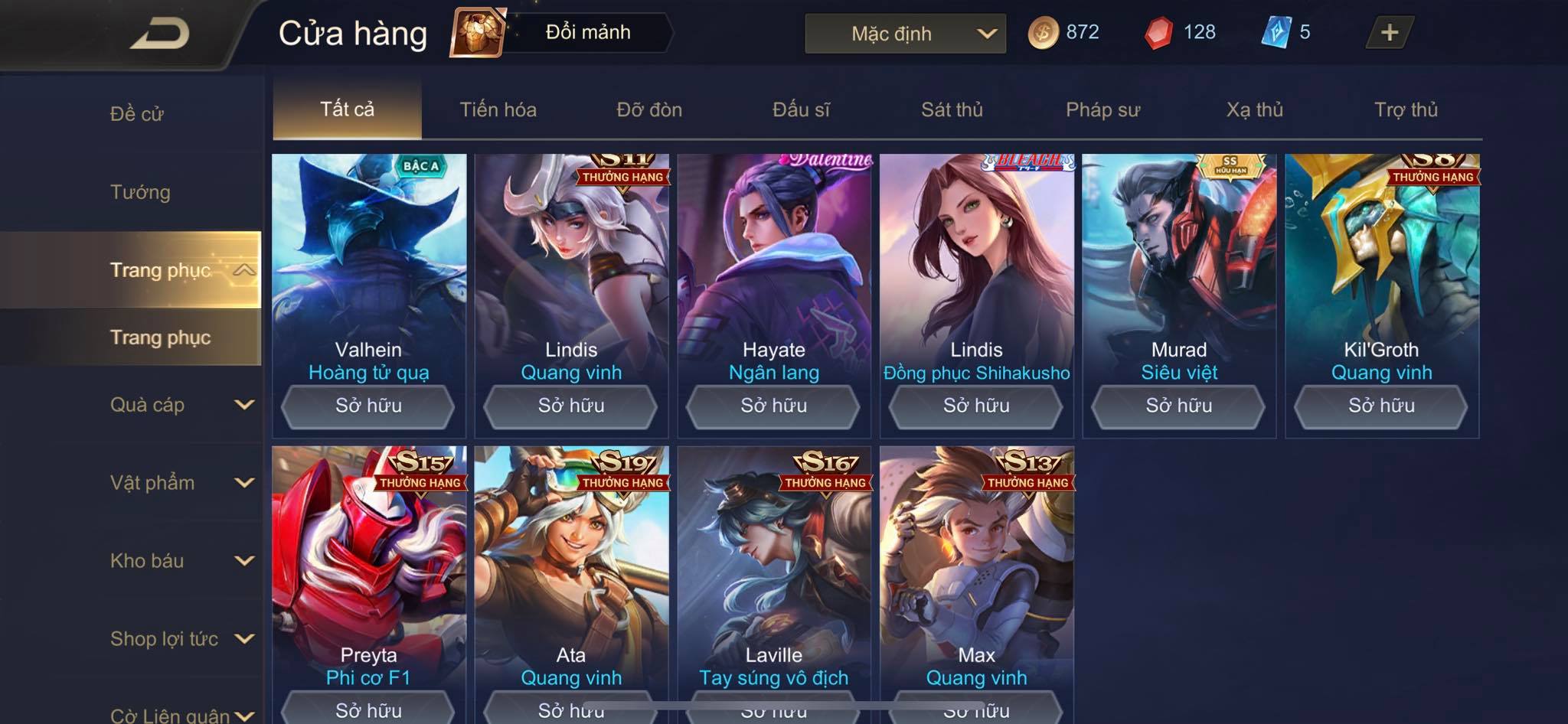
Task: Switch to the Trợ thủ tab
Action: [x=1406, y=109]
